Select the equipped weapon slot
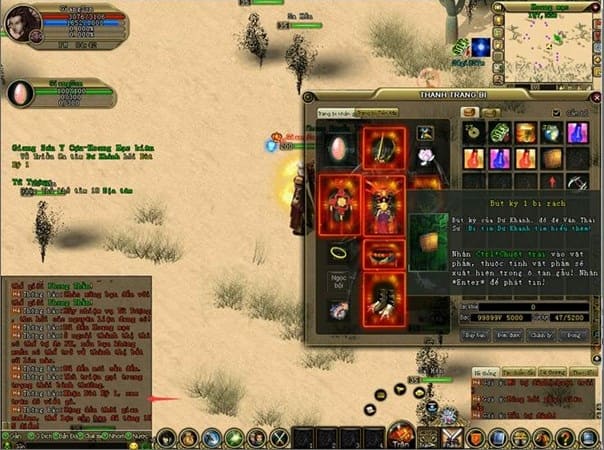 point(383,146)
